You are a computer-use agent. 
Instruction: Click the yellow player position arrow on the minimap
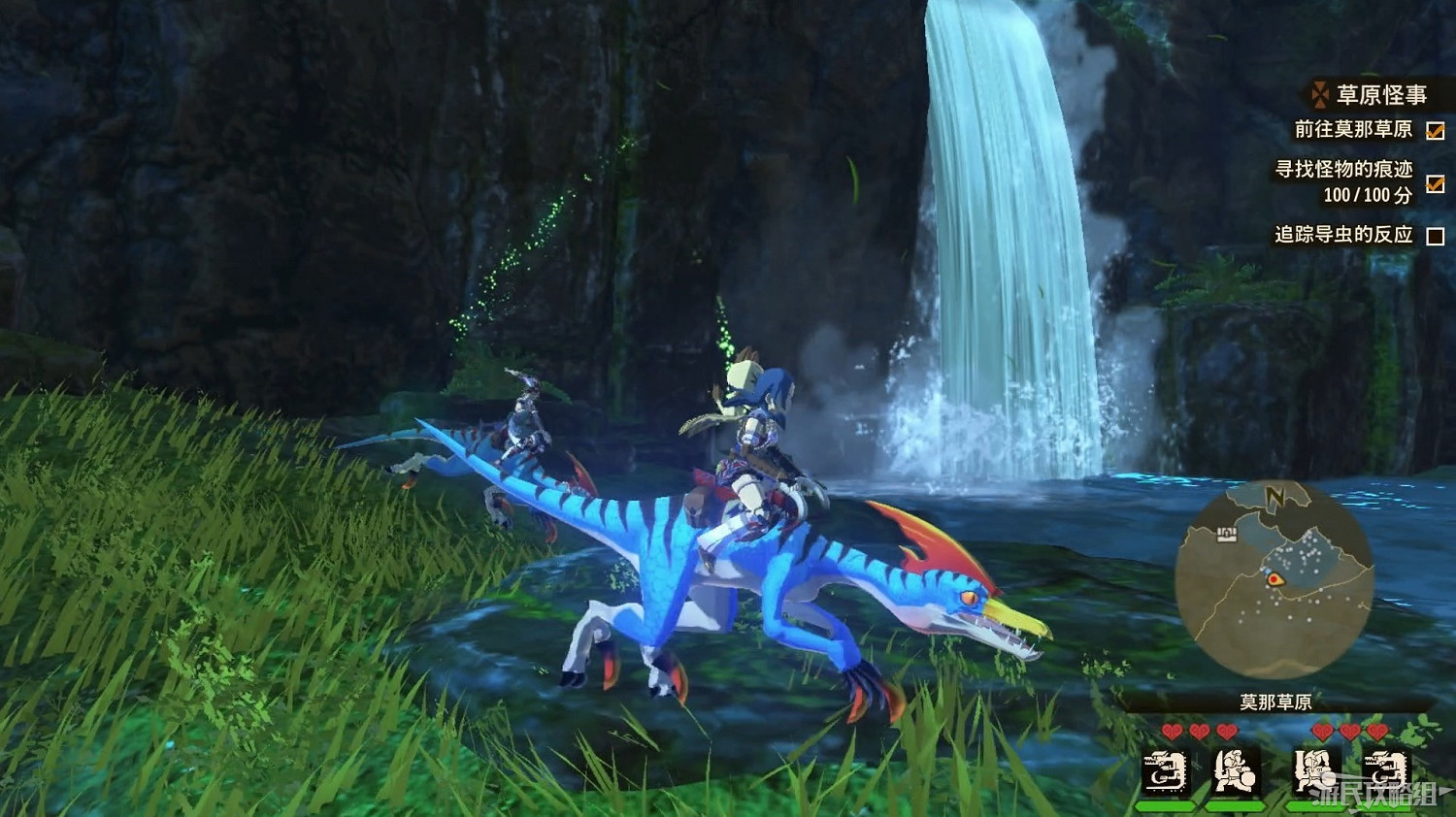[1275, 579]
